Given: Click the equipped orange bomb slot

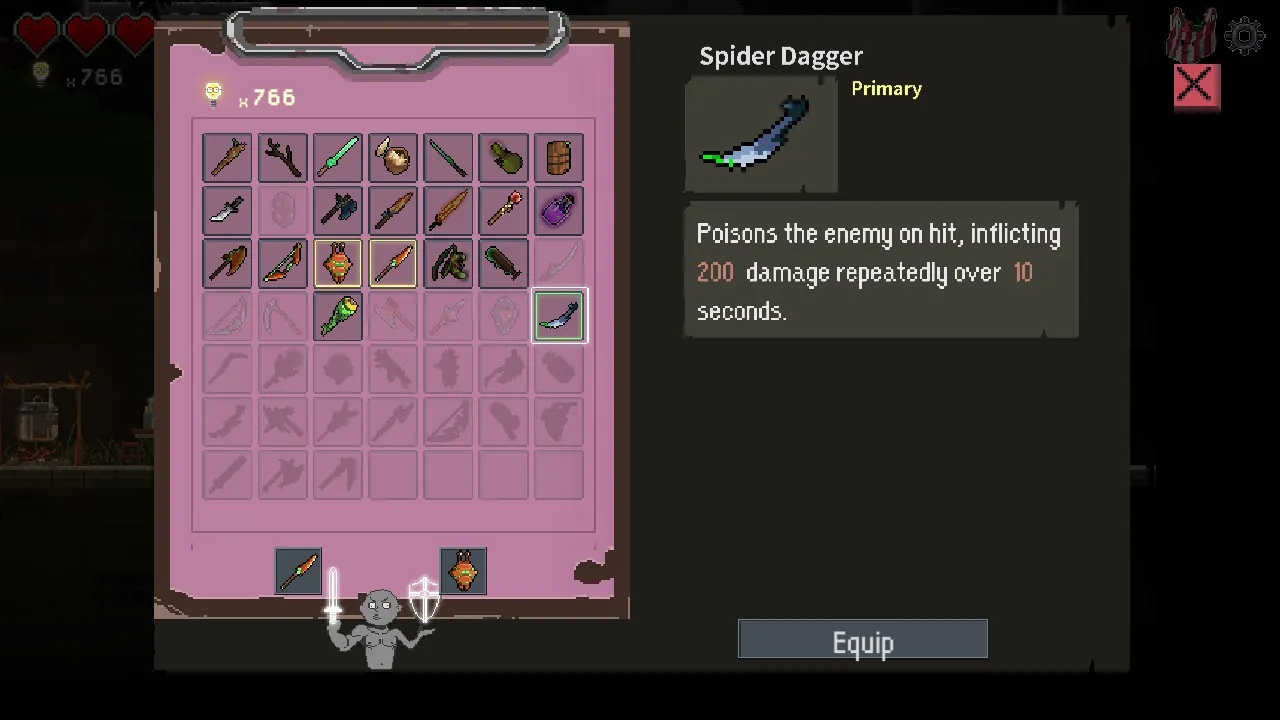Looking at the screenshot, I should click(463, 571).
